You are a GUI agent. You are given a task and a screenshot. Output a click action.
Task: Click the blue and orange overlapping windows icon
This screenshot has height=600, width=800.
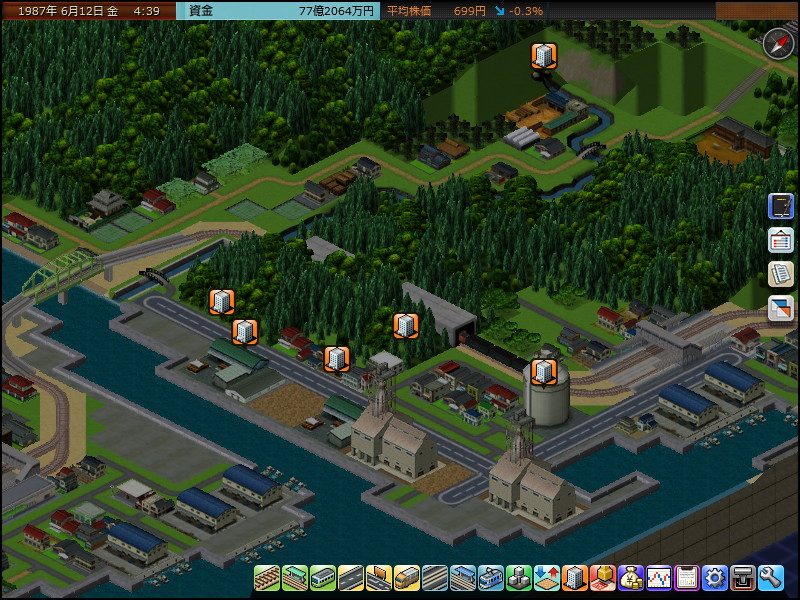click(x=780, y=309)
